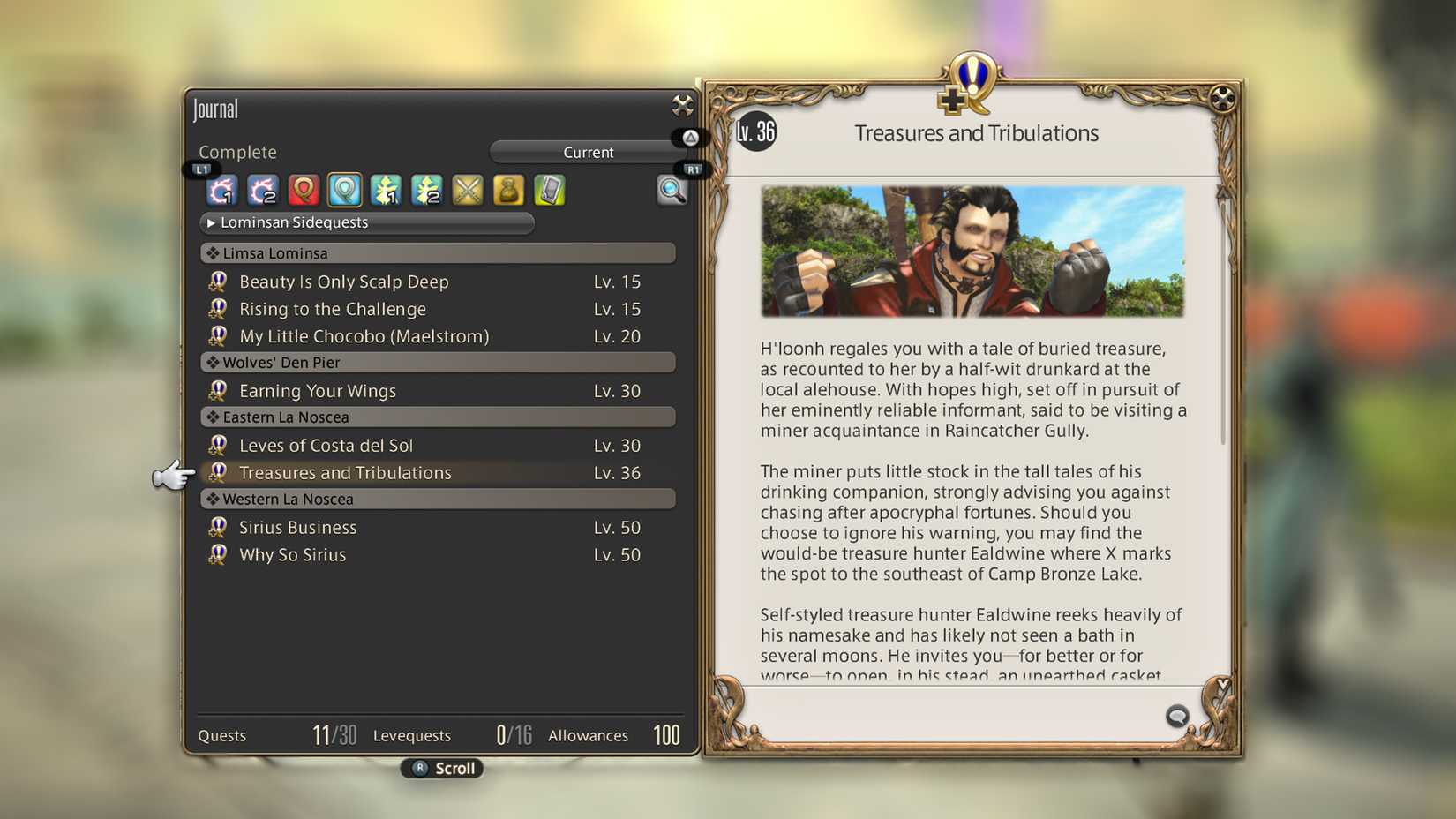Select the Class Quests 1 category icon
The width and height of the screenshot is (1456, 819).
pyautogui.click(x=385, y=190)
